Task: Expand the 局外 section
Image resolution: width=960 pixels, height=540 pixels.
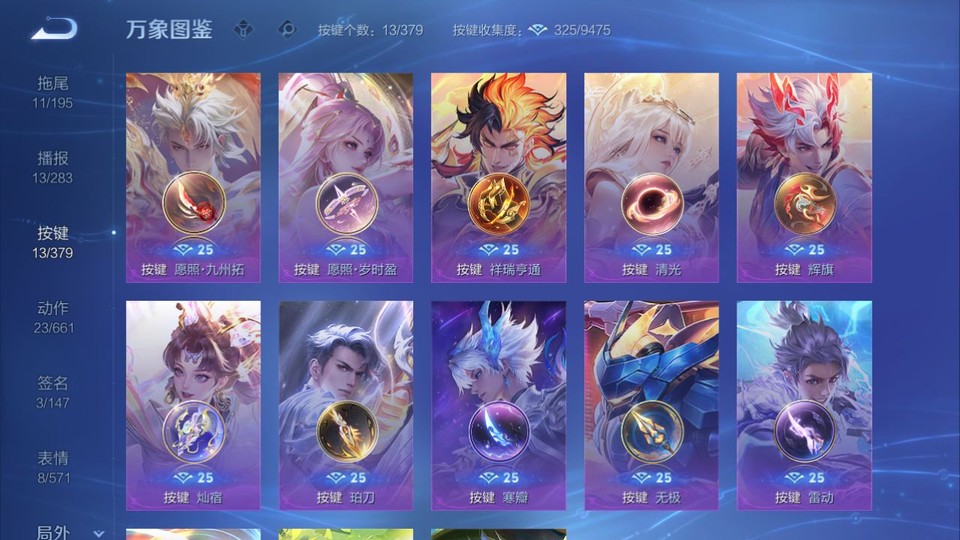Action: 60,533
